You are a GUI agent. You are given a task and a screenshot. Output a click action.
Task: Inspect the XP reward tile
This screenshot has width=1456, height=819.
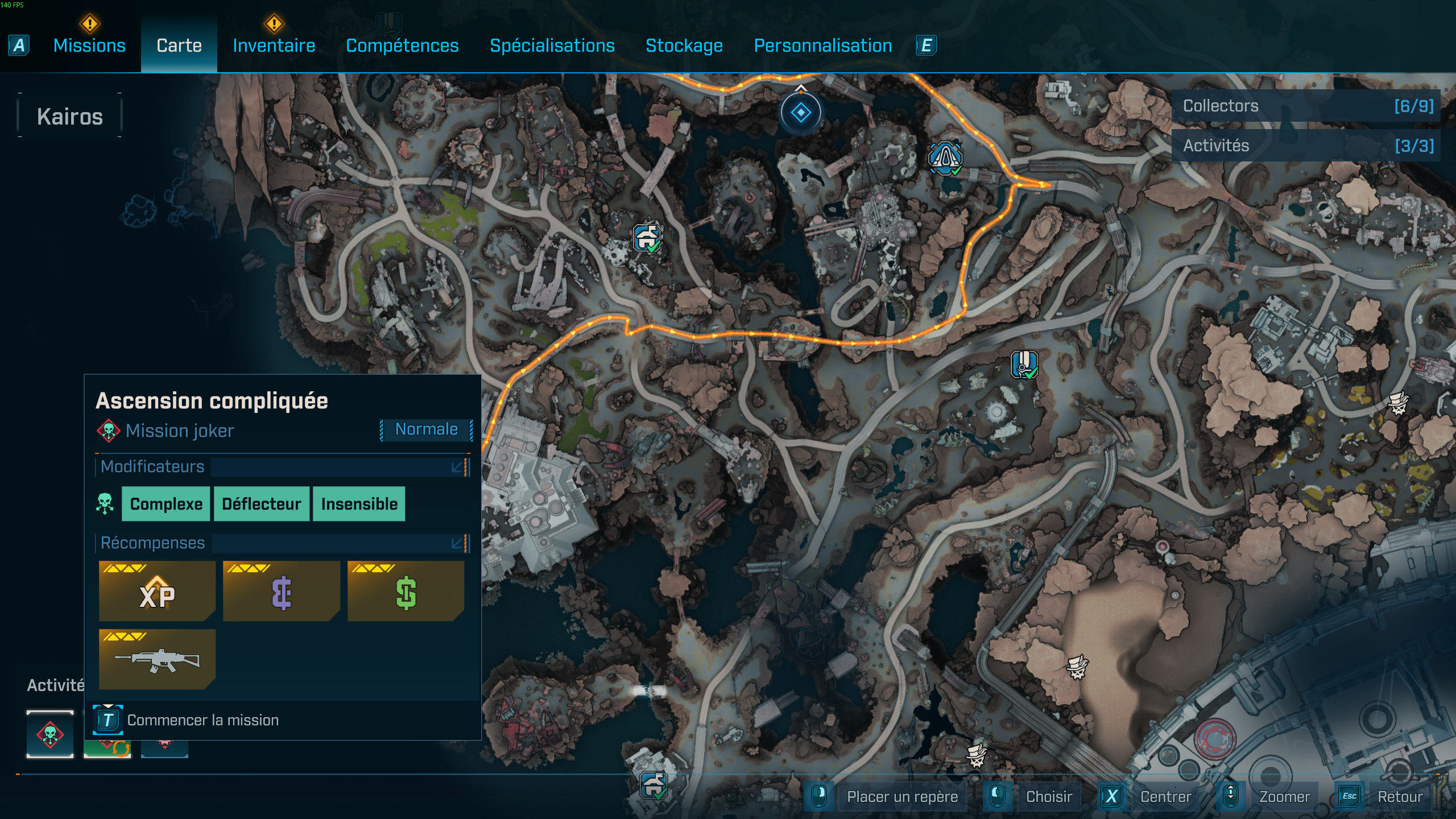157,591
